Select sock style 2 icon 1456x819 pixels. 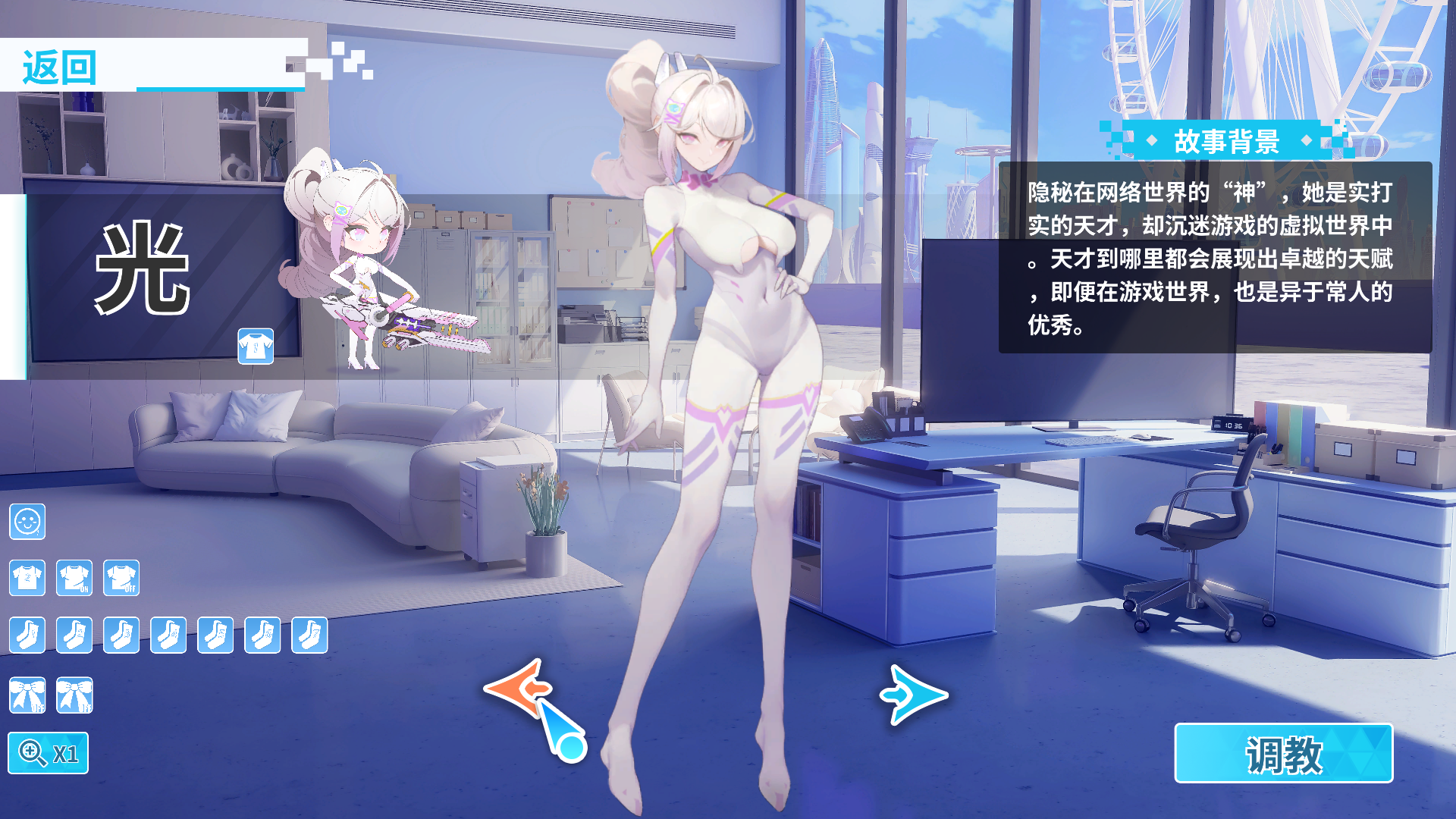pyautogui.click(x=75, y=635)
